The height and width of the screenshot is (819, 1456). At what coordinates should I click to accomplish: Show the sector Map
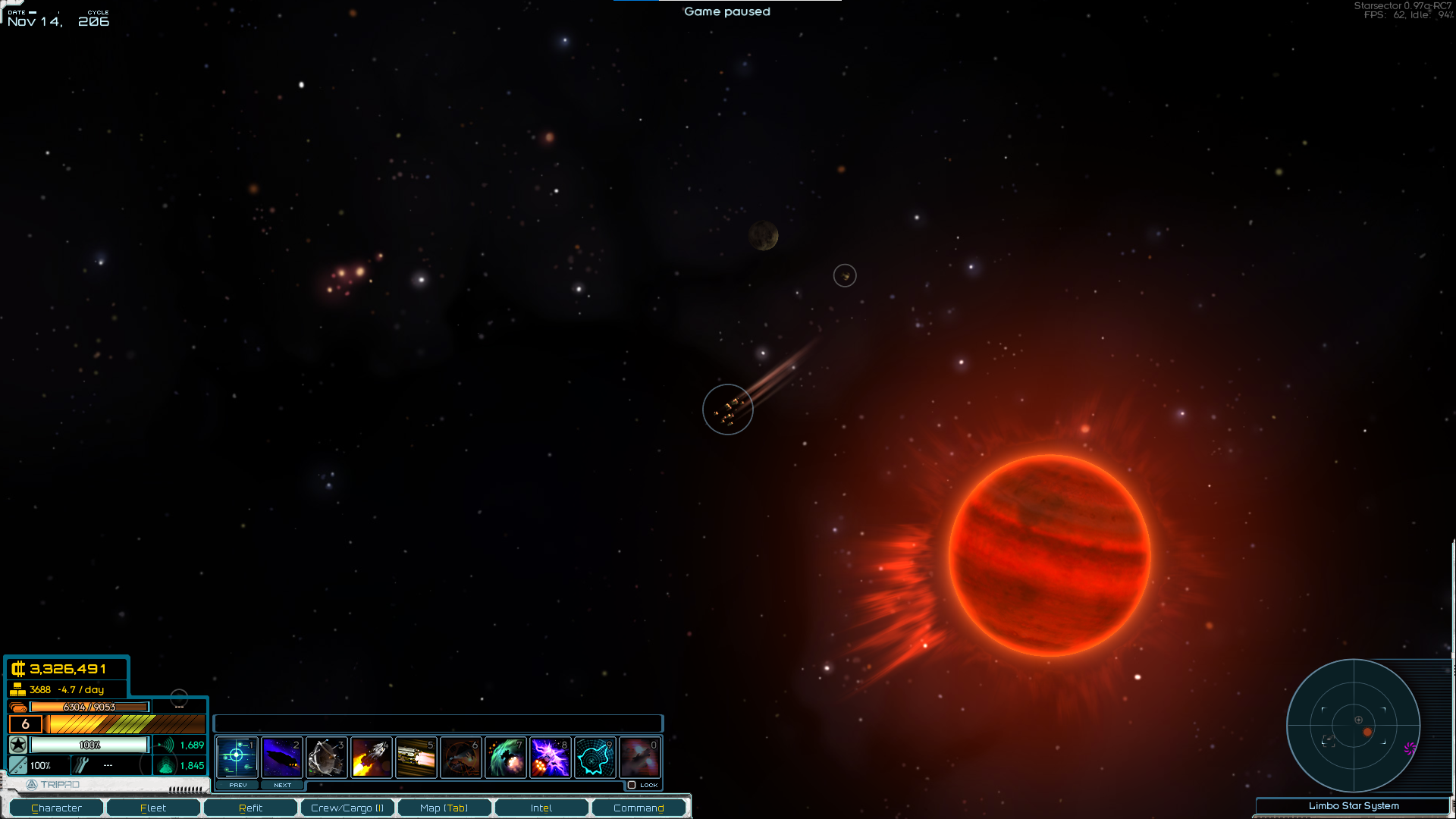444,808
